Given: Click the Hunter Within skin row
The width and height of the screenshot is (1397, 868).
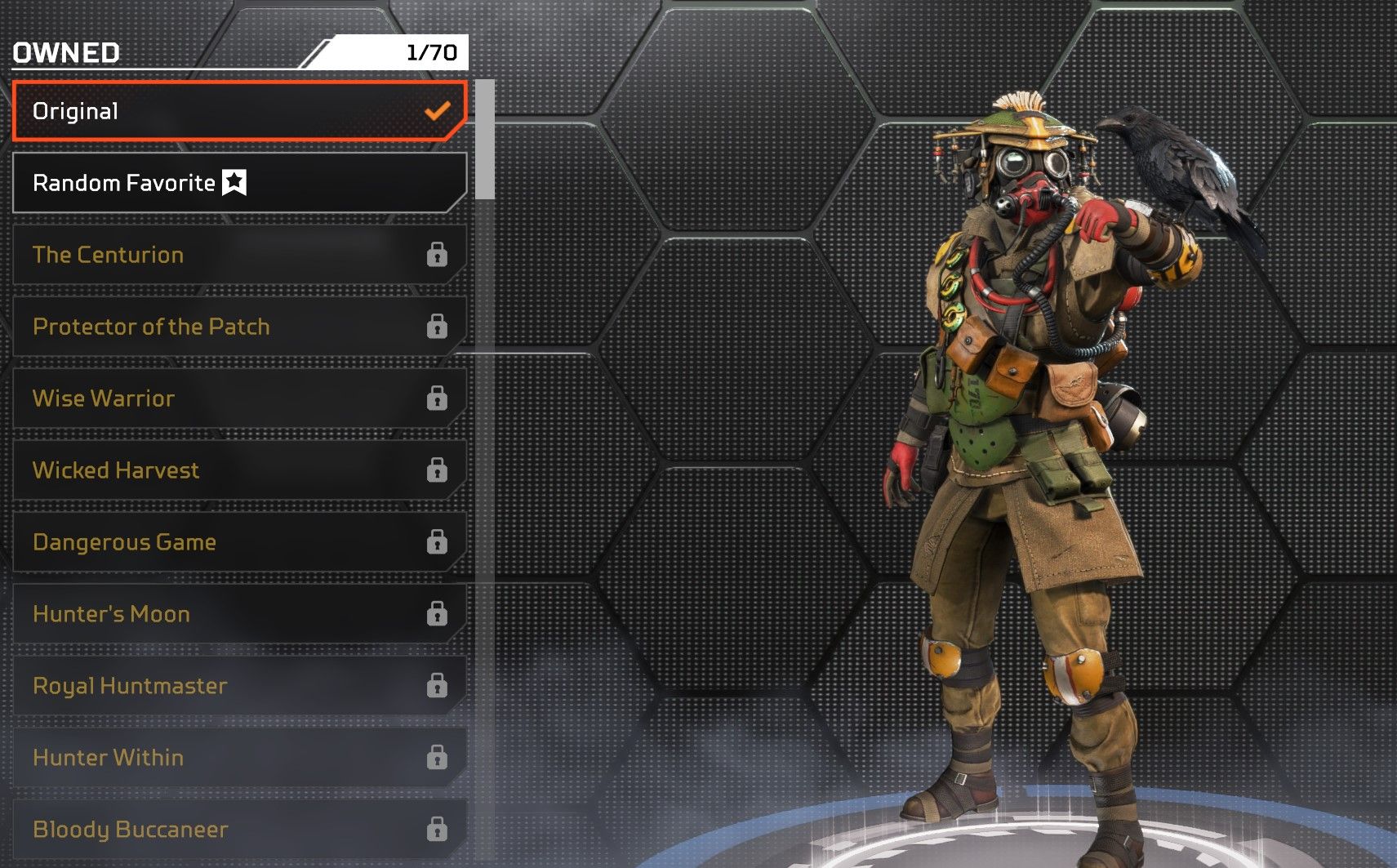Looking at the screenshot, I should point(239,758).
